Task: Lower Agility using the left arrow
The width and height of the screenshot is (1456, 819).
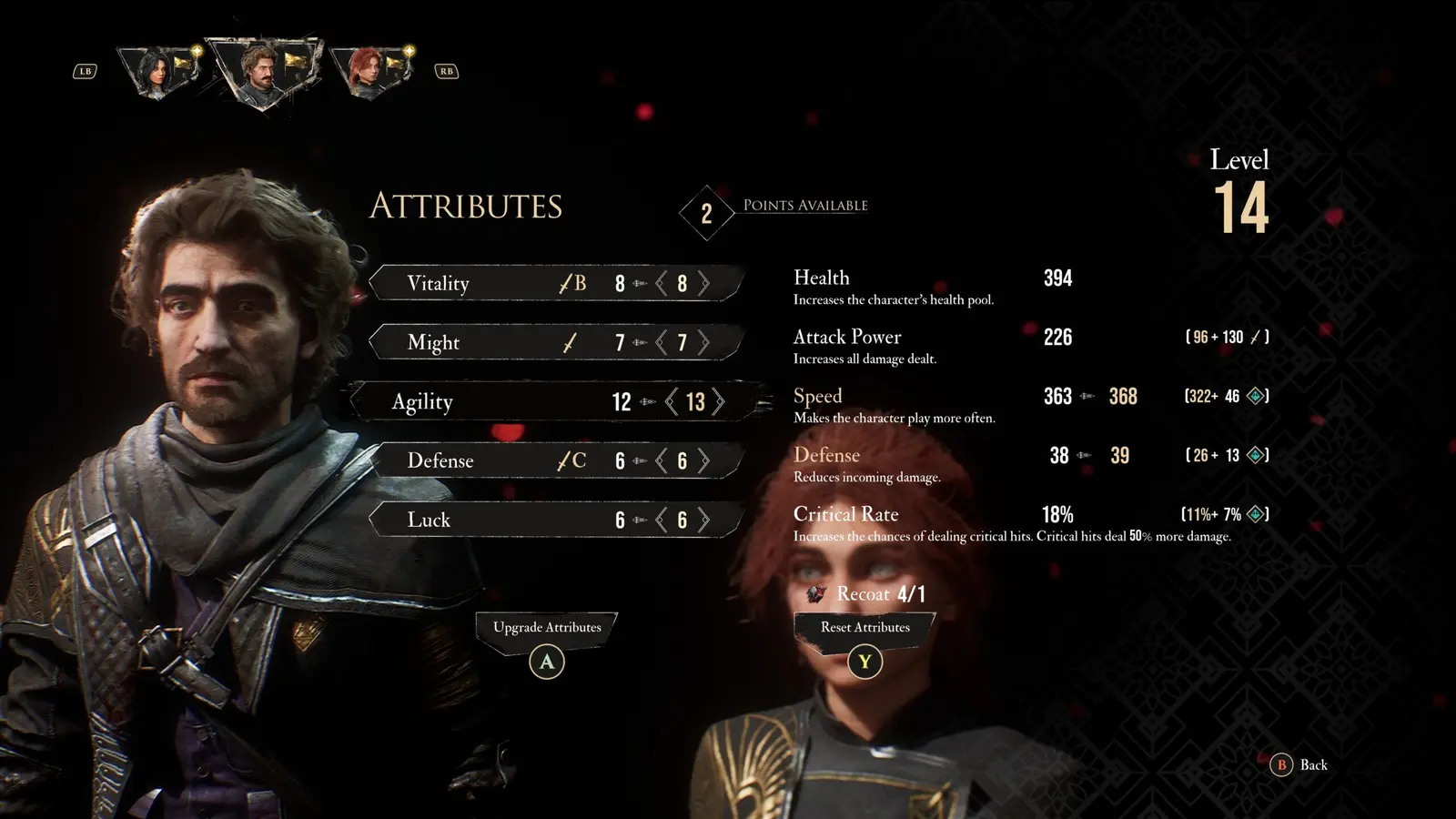Action: [672, 401]
